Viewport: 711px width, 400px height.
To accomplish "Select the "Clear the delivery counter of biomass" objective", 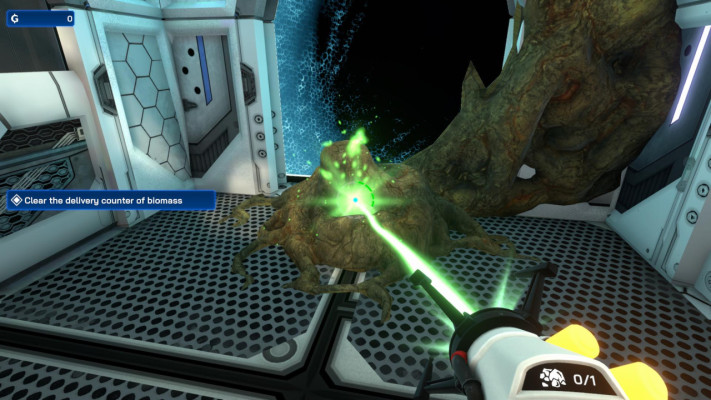I will click(110, 201).
